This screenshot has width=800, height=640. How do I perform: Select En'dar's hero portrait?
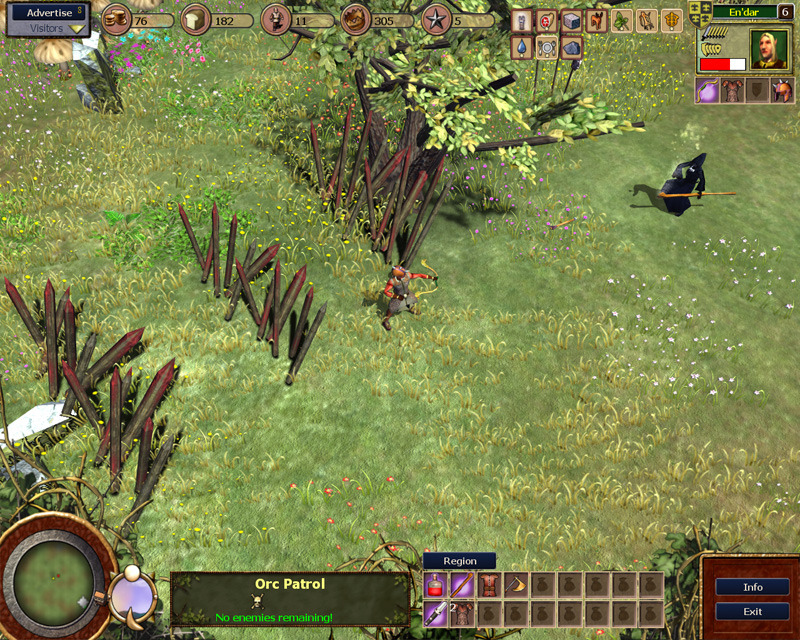[x=770, y=49]
